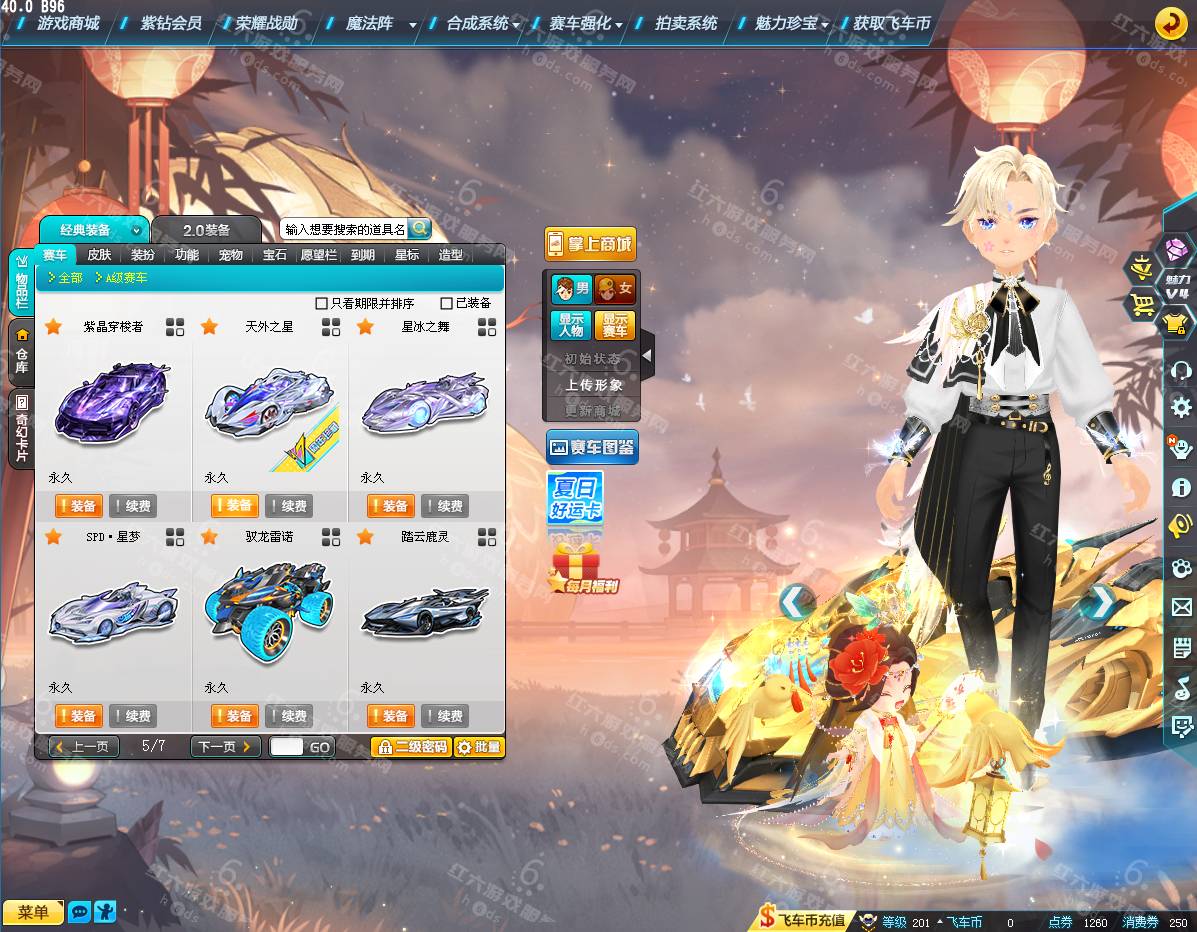Switch to the 2.0装备 tab
The height and width of the screenshot is (932, 1197).
pyautogui.click(x=206, y=230)
